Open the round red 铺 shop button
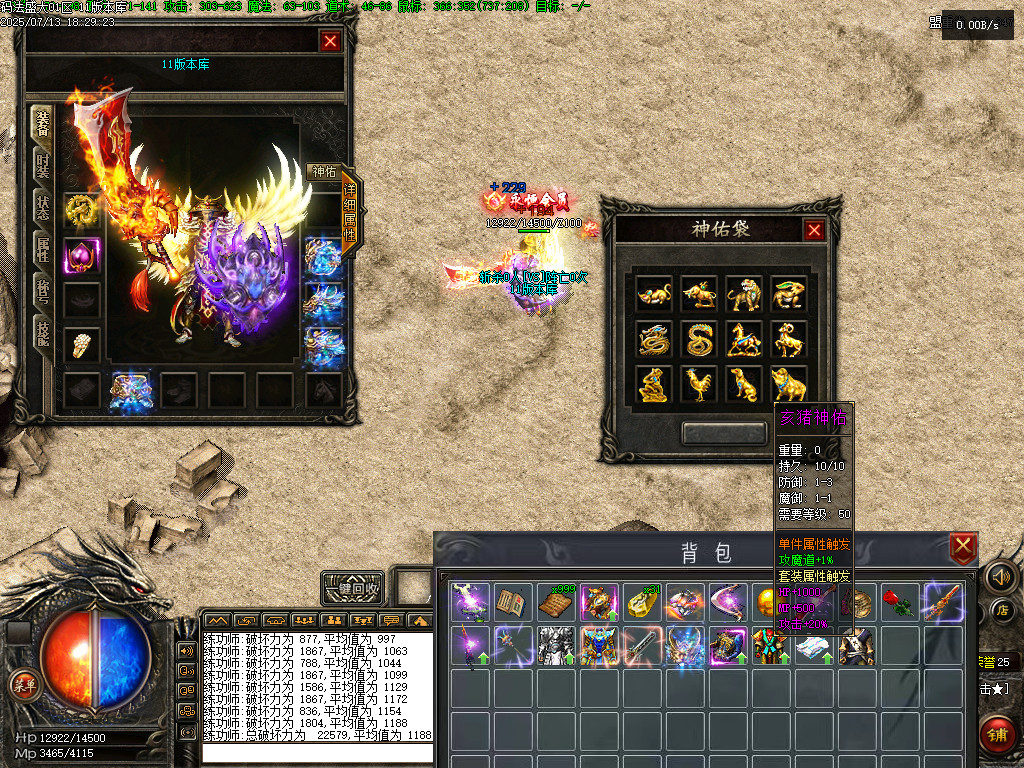Screen dimensions: 1024x768 (x=998, y=735)
